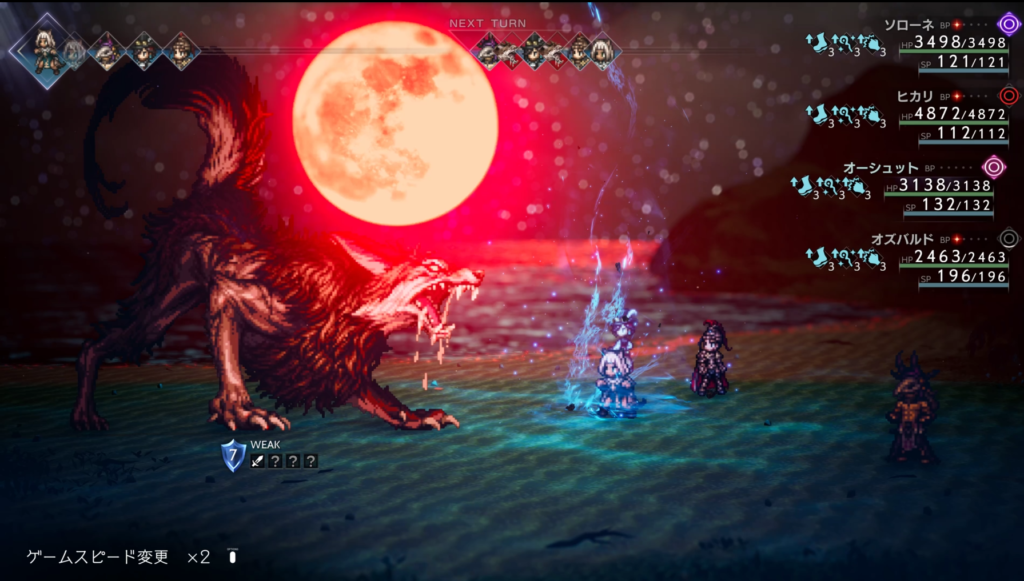Select ソローネ in the party status list
1024x581 pixels.
(909, 23)
